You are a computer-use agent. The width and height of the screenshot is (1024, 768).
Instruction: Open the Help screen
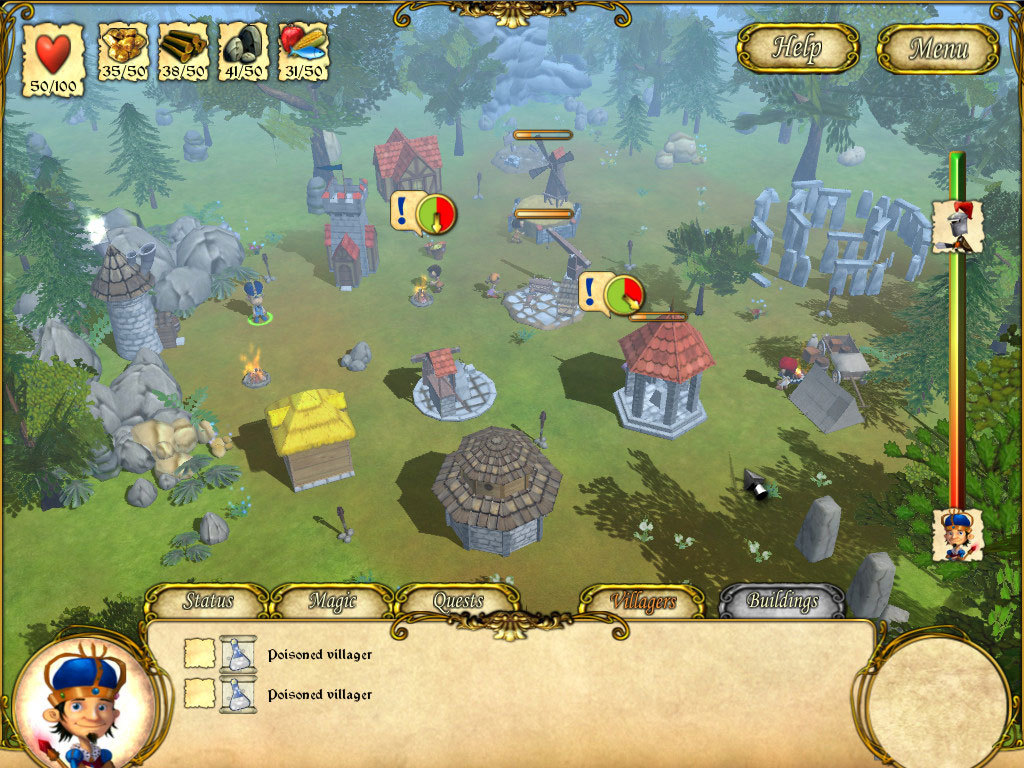point(797,48)
